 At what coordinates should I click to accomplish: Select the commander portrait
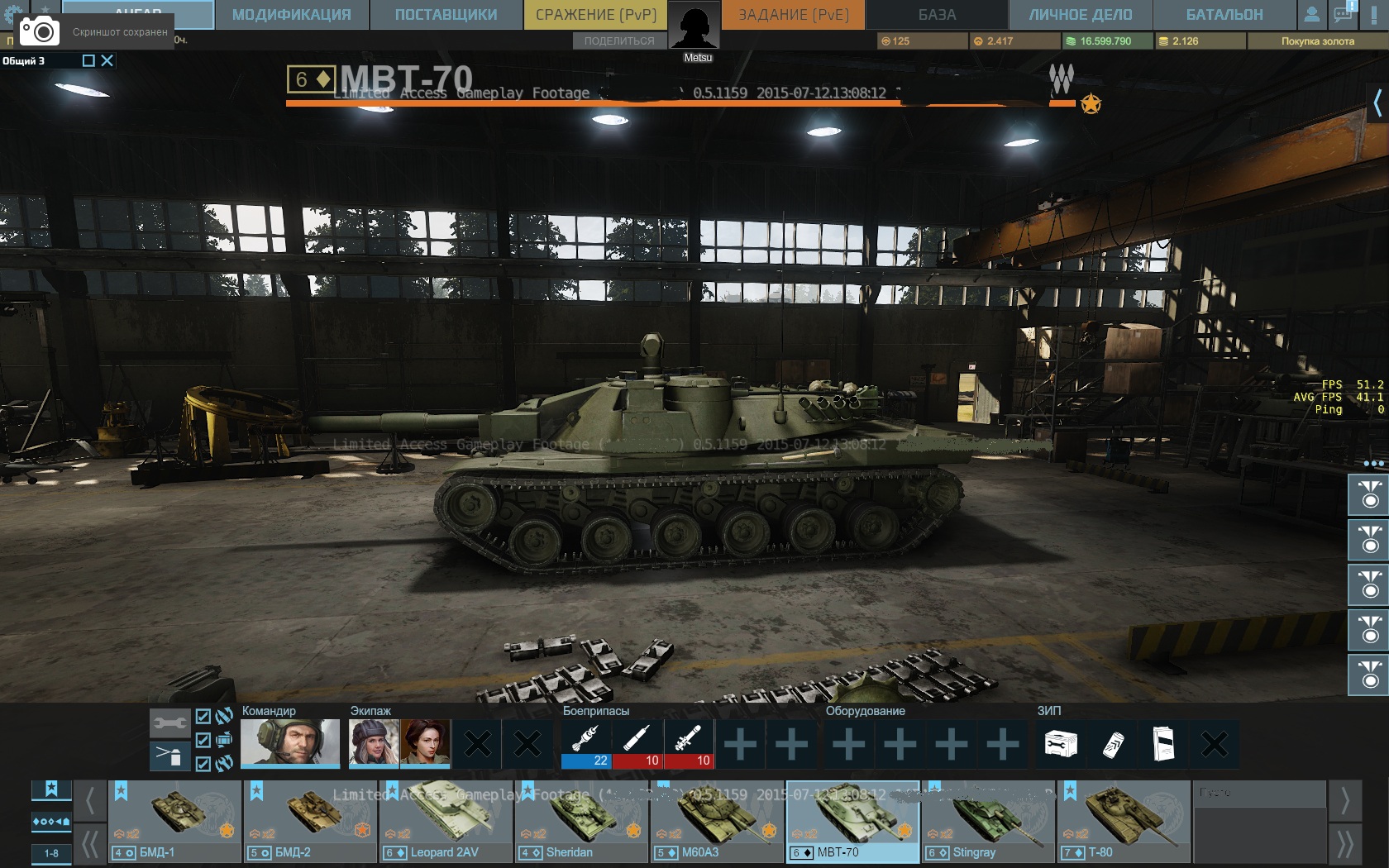click(289, 742)
